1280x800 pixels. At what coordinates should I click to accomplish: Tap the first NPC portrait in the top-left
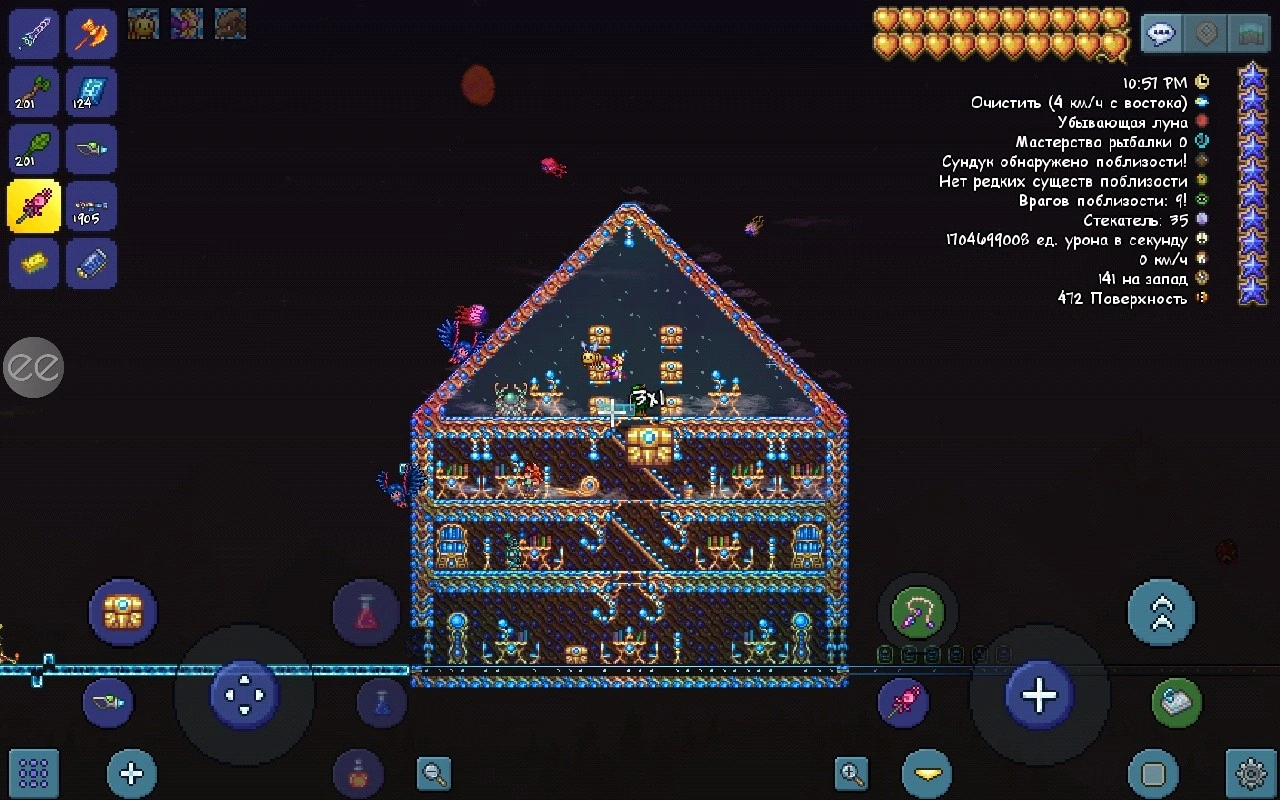143,25
